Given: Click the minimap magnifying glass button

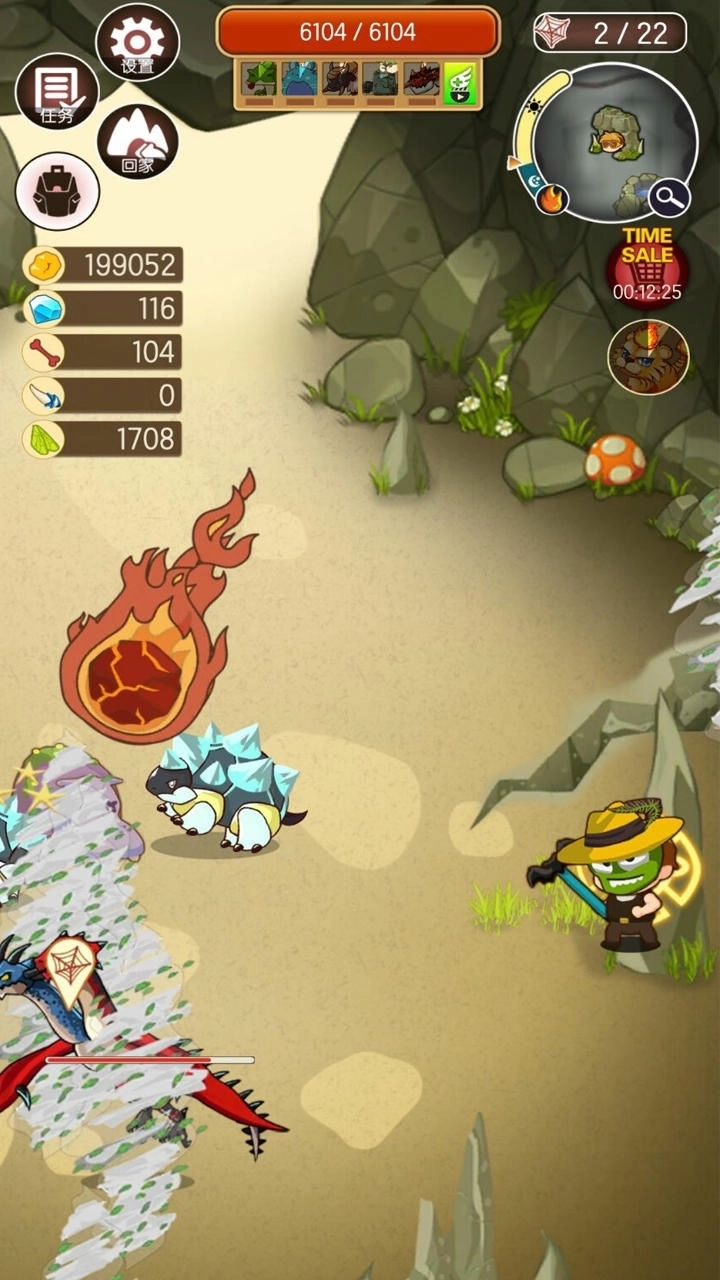Looking at the screenshot, I should coord(669,197).
